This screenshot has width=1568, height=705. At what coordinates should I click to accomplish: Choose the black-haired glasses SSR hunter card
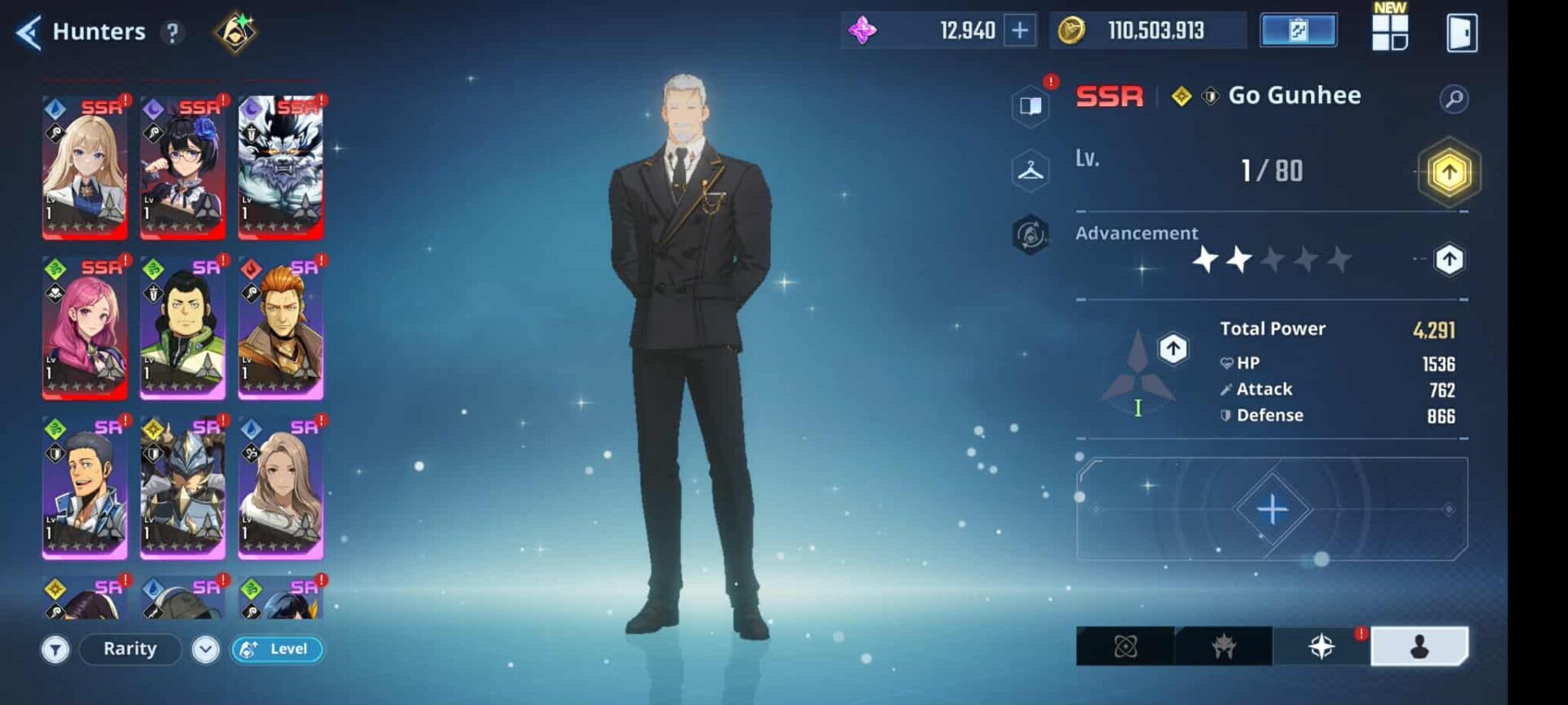click(182, 167)
